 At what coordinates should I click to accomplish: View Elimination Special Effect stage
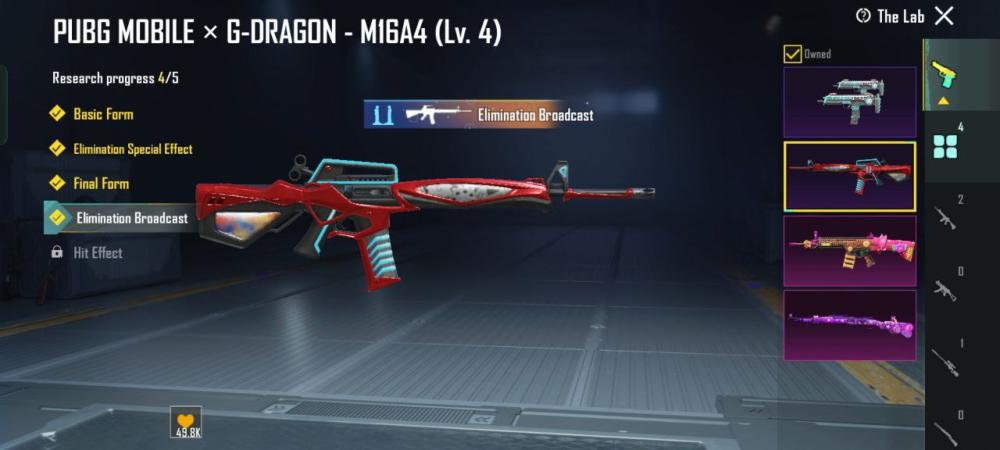click(x=132, y=149)
